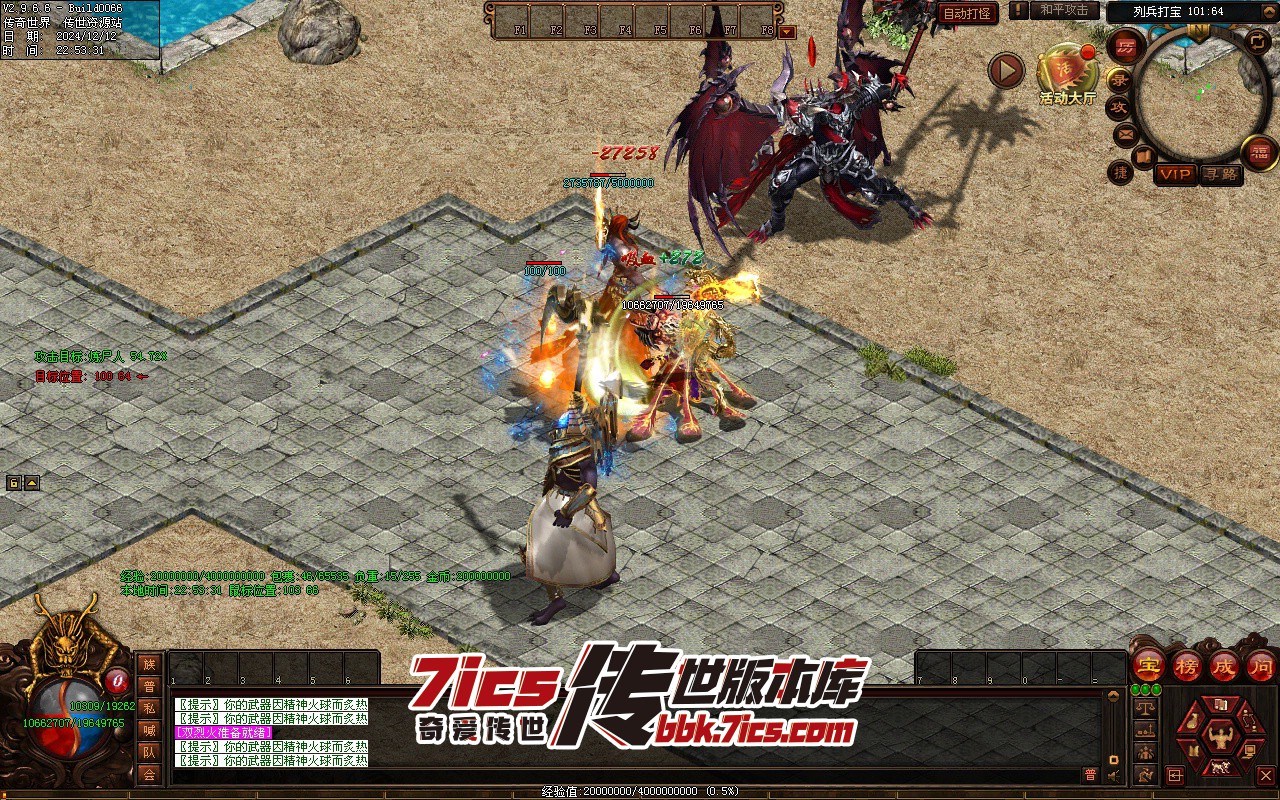Click the round play arrow button
1280x800 pixels.
click(x=1006, y=71)
